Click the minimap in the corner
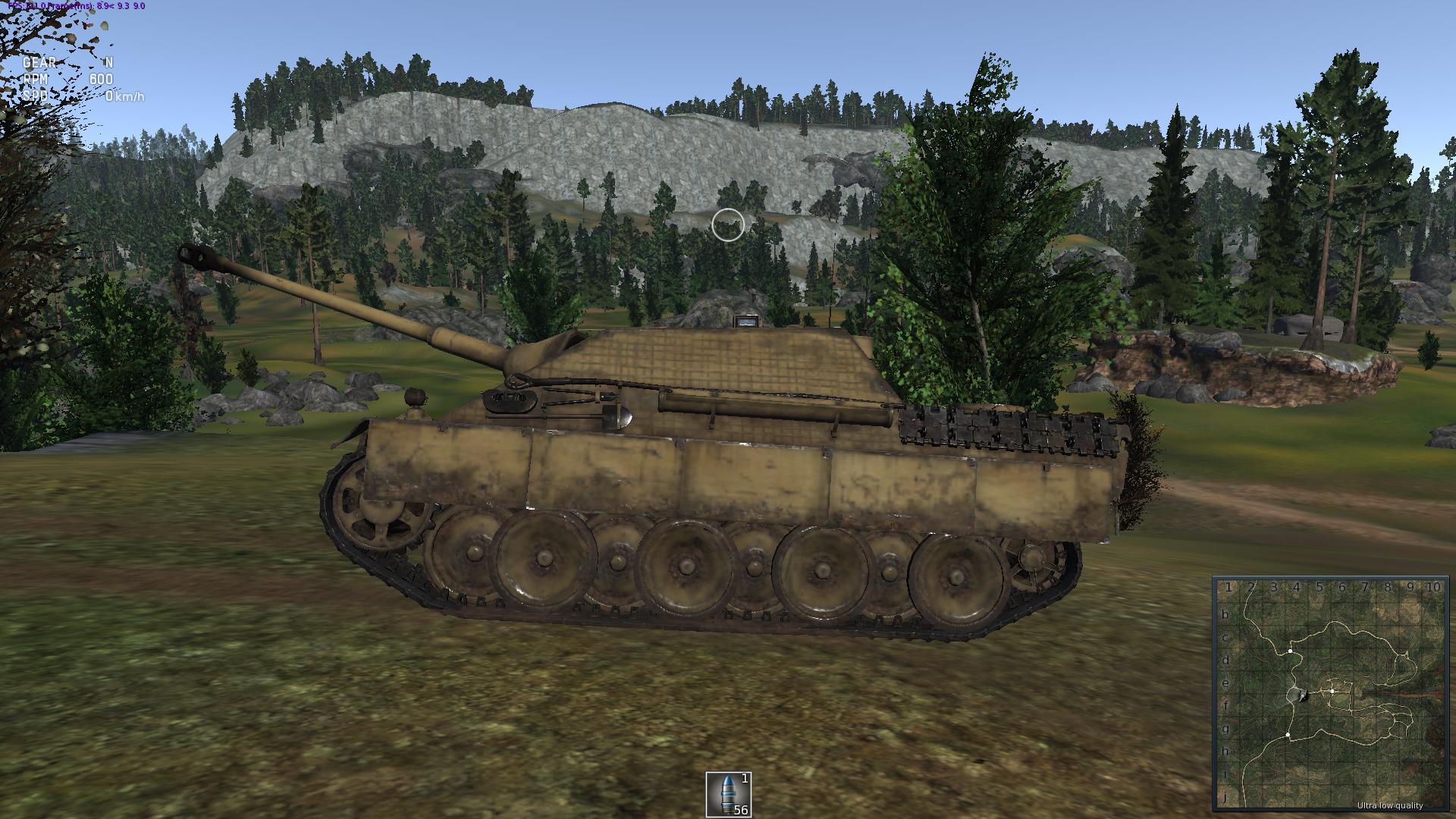 click(1331, 694)
